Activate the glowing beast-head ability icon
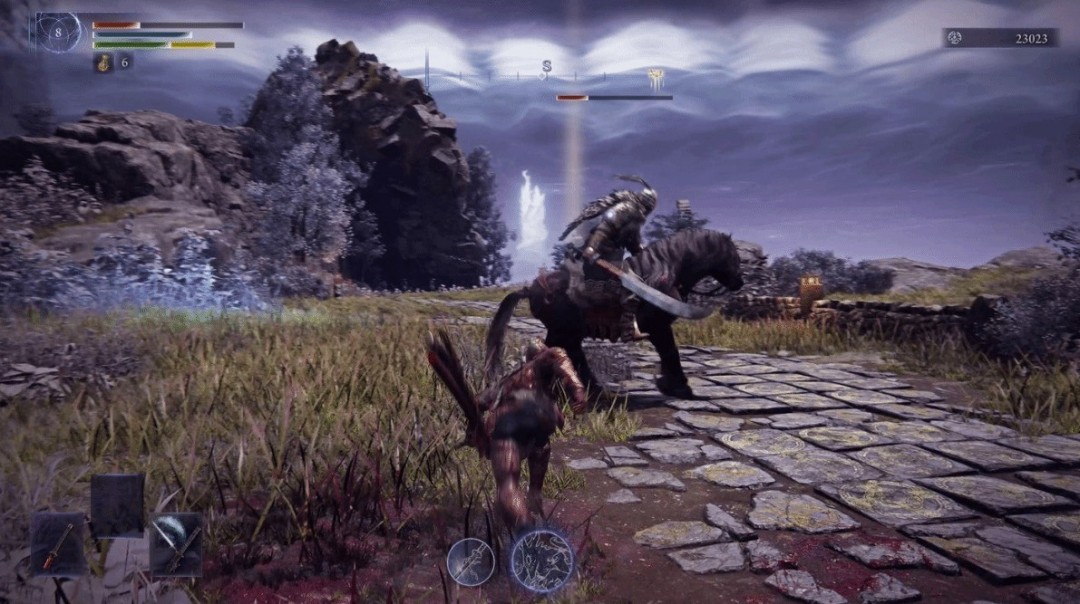 pos(542,560)
